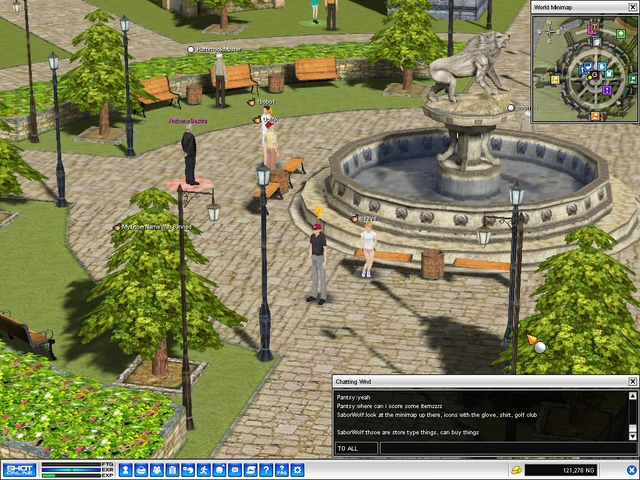The width and height of the screenshot is (640, 480).
Task: Close the Chatting Wnd panel
Action: tap(632, 381)
